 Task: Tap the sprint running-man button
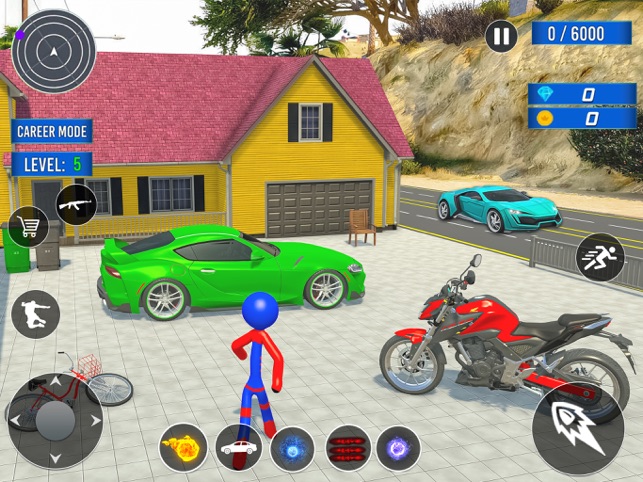pos(600,257)
